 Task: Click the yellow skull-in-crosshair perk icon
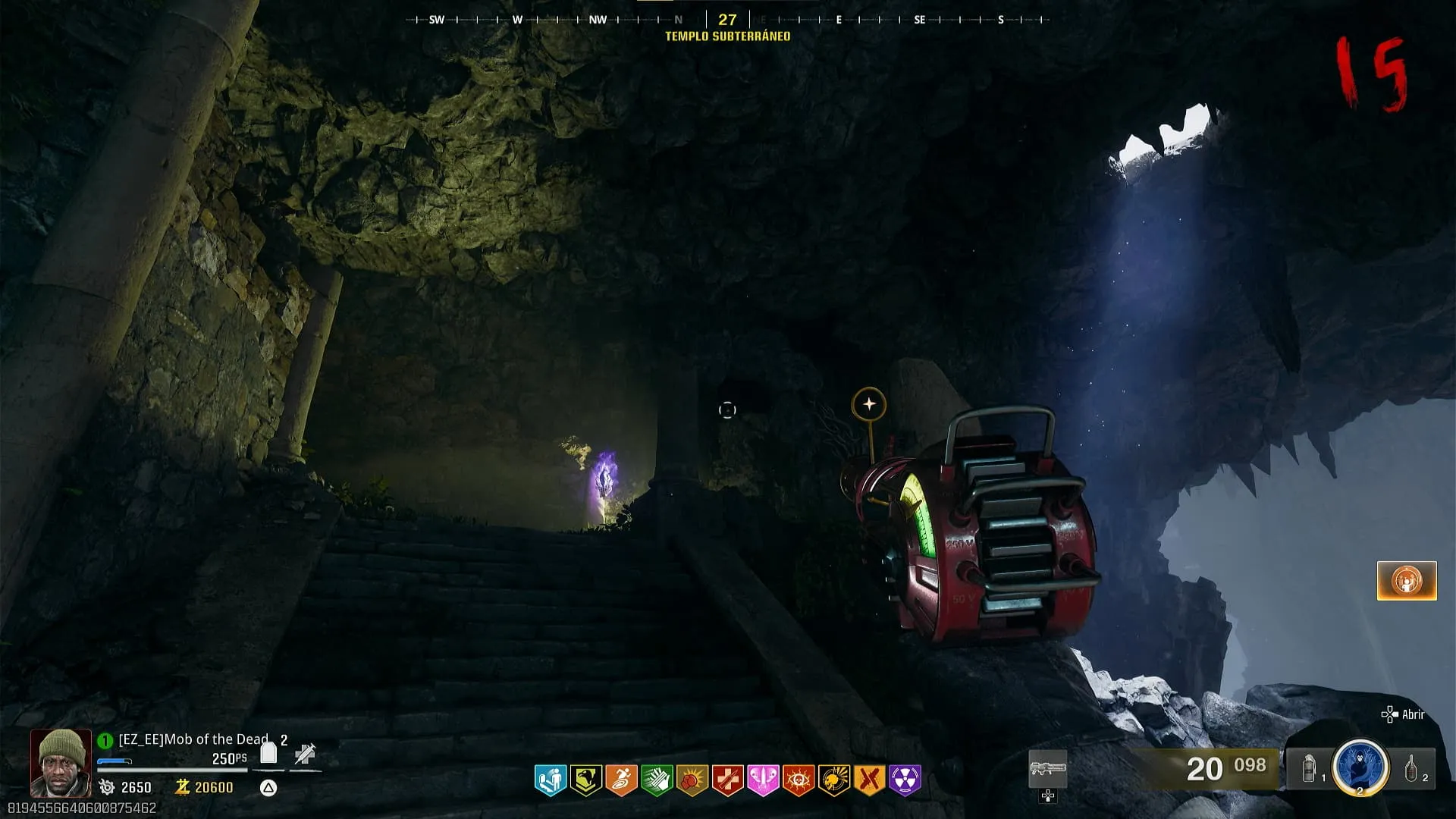tap(833, 780)
